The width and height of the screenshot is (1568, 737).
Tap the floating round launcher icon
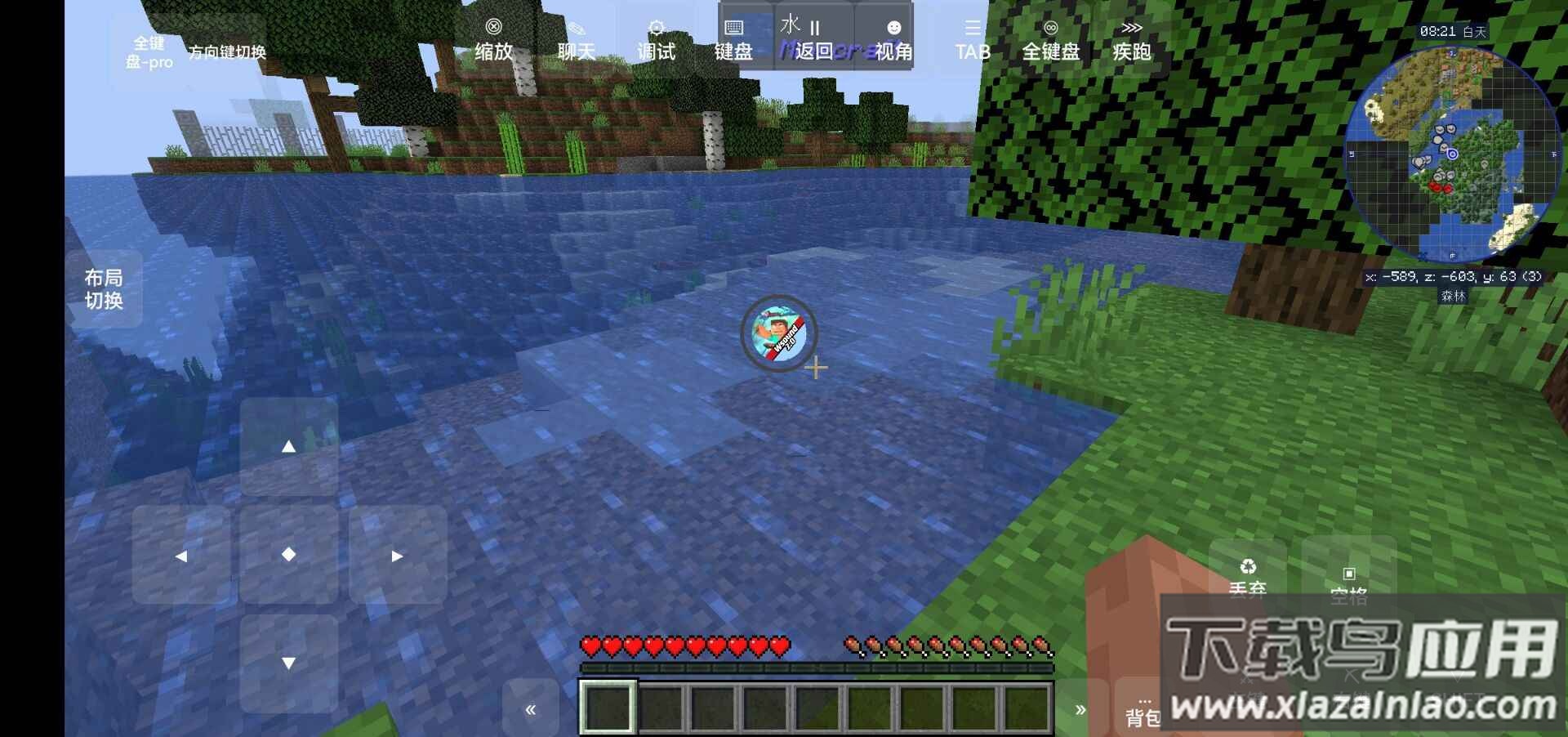click(778, 333)
